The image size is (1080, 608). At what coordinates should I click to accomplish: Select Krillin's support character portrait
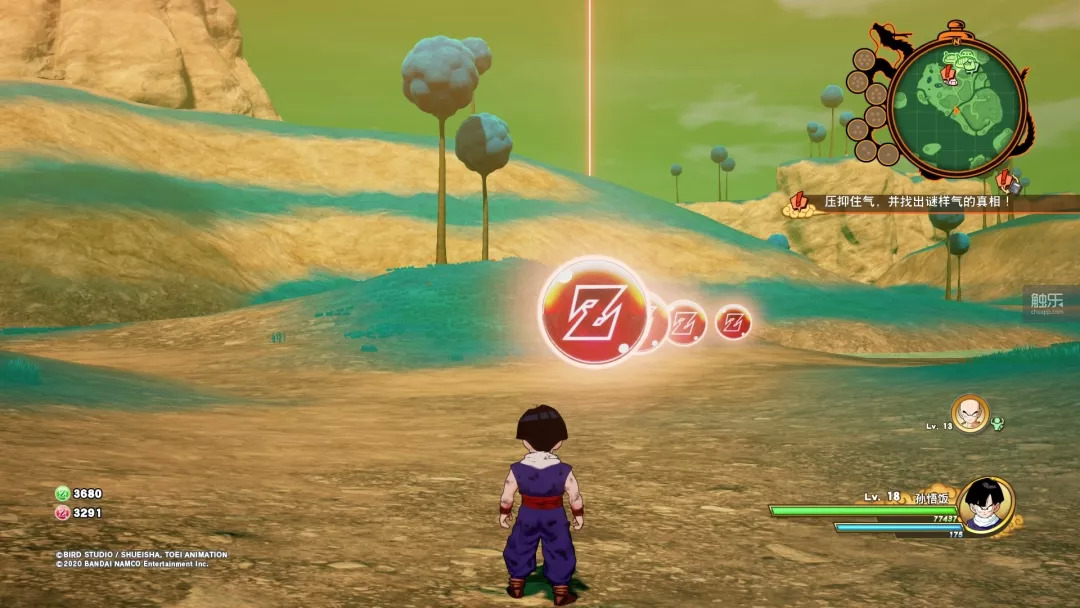[x=970, y=413]
